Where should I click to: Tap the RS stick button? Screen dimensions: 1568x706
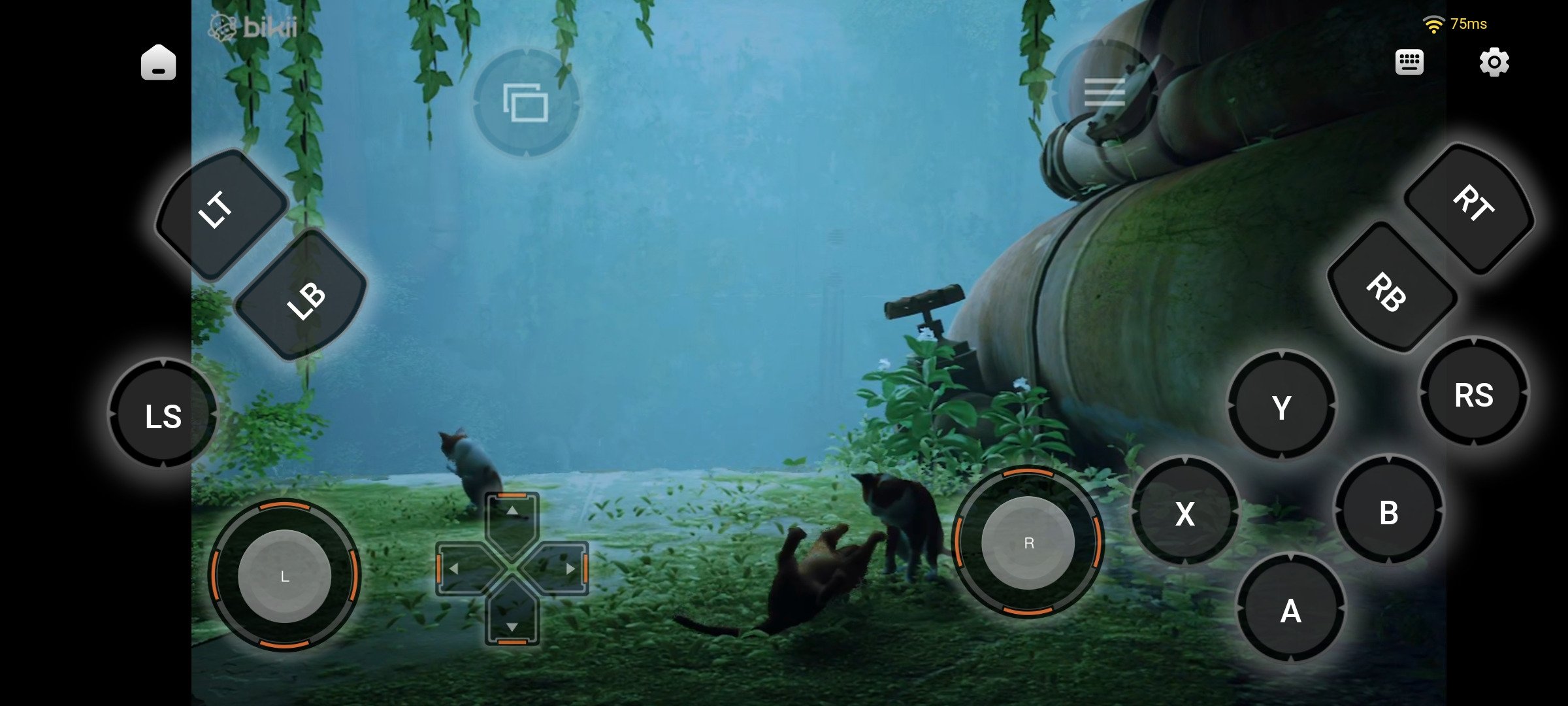(x=1474, y=394)
